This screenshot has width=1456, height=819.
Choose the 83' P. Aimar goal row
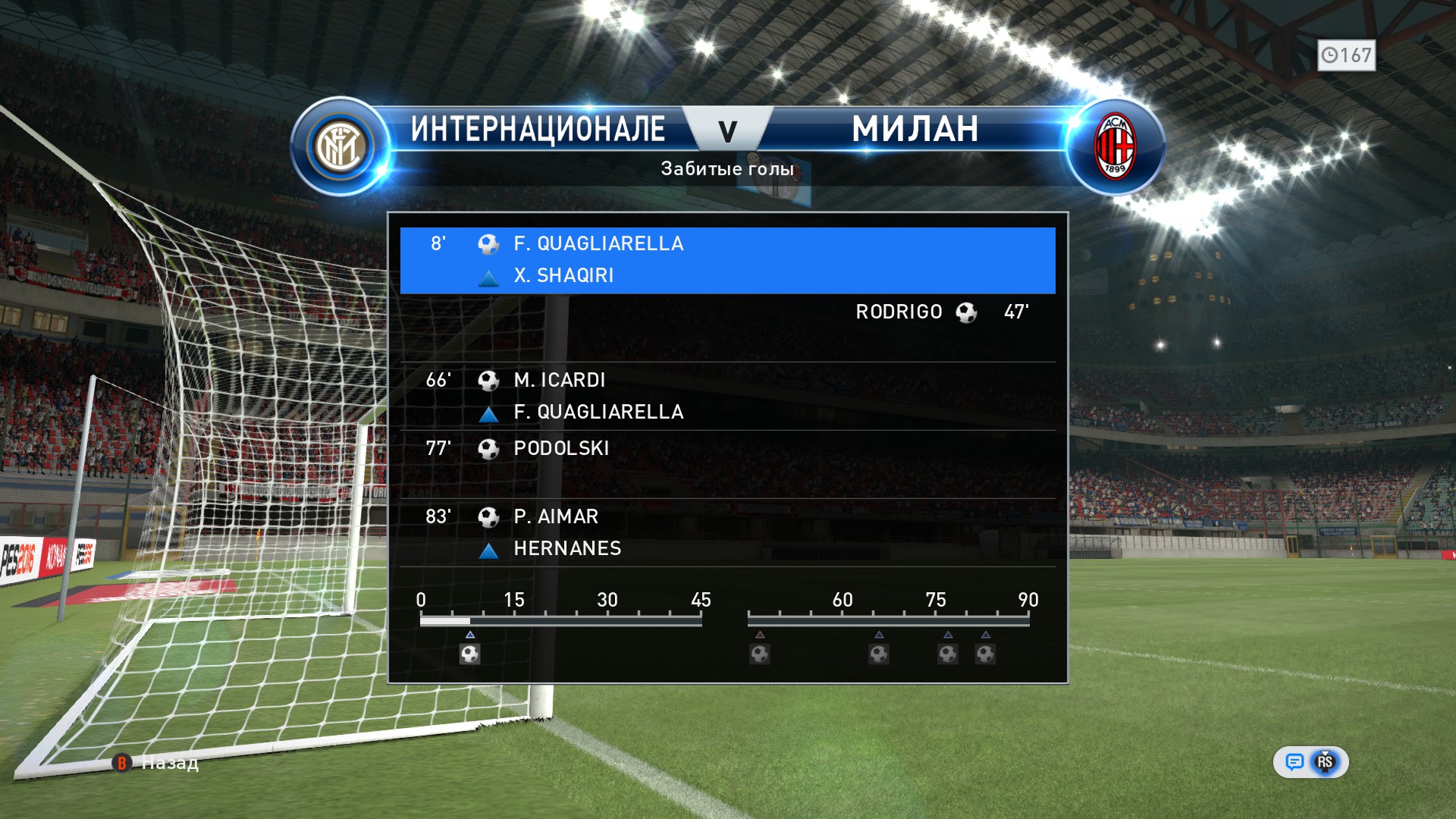(x=726, y=532)
